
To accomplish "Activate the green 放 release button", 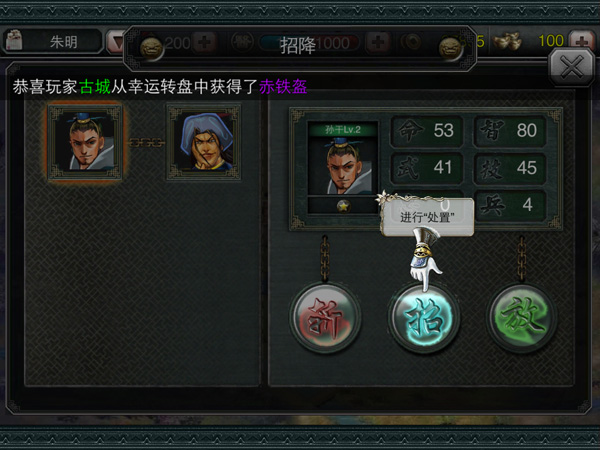I will point(523,318).
